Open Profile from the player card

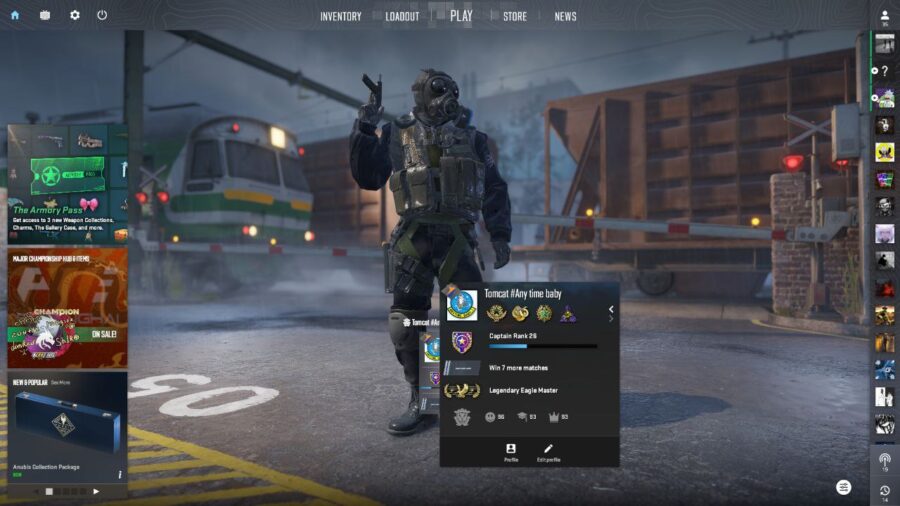click(x=511, y=452)
